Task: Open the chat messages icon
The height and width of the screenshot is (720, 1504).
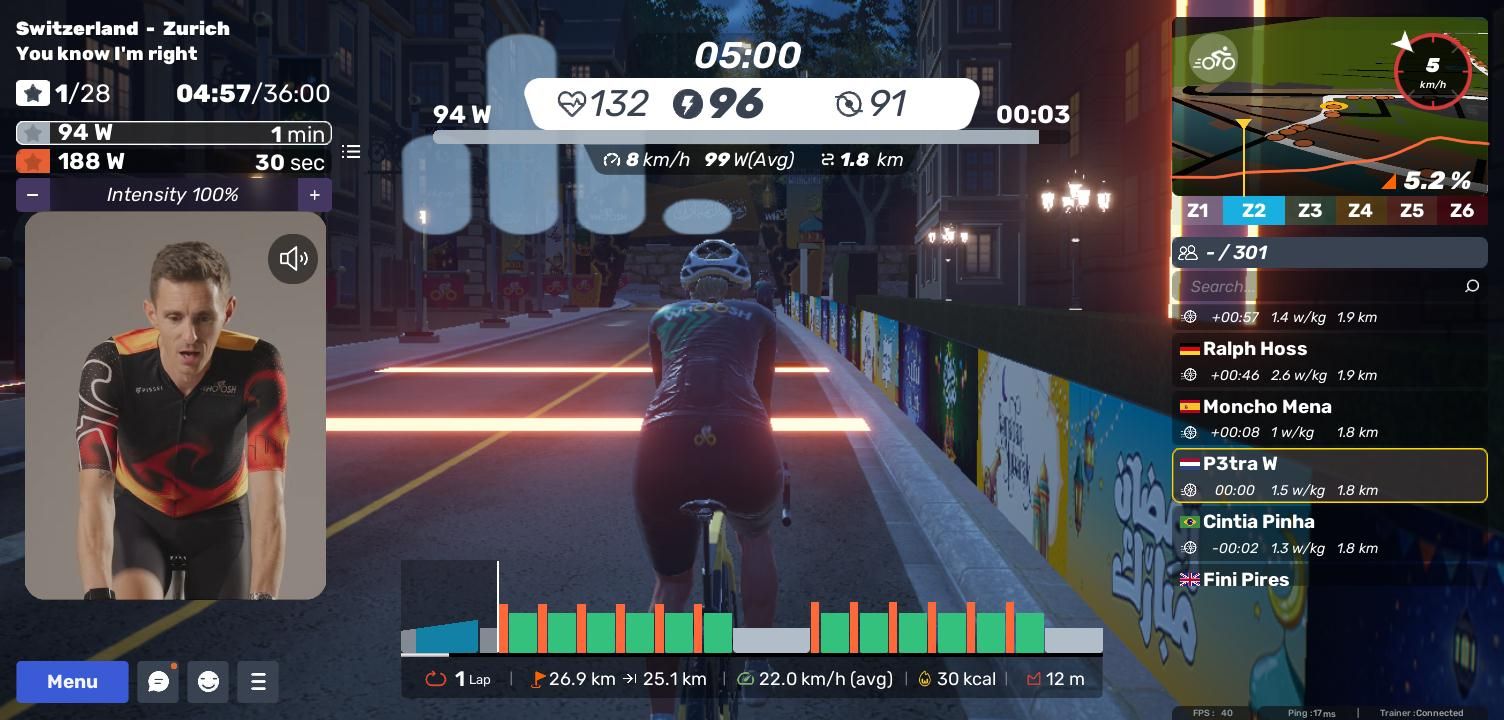Action: pos(158,682)
